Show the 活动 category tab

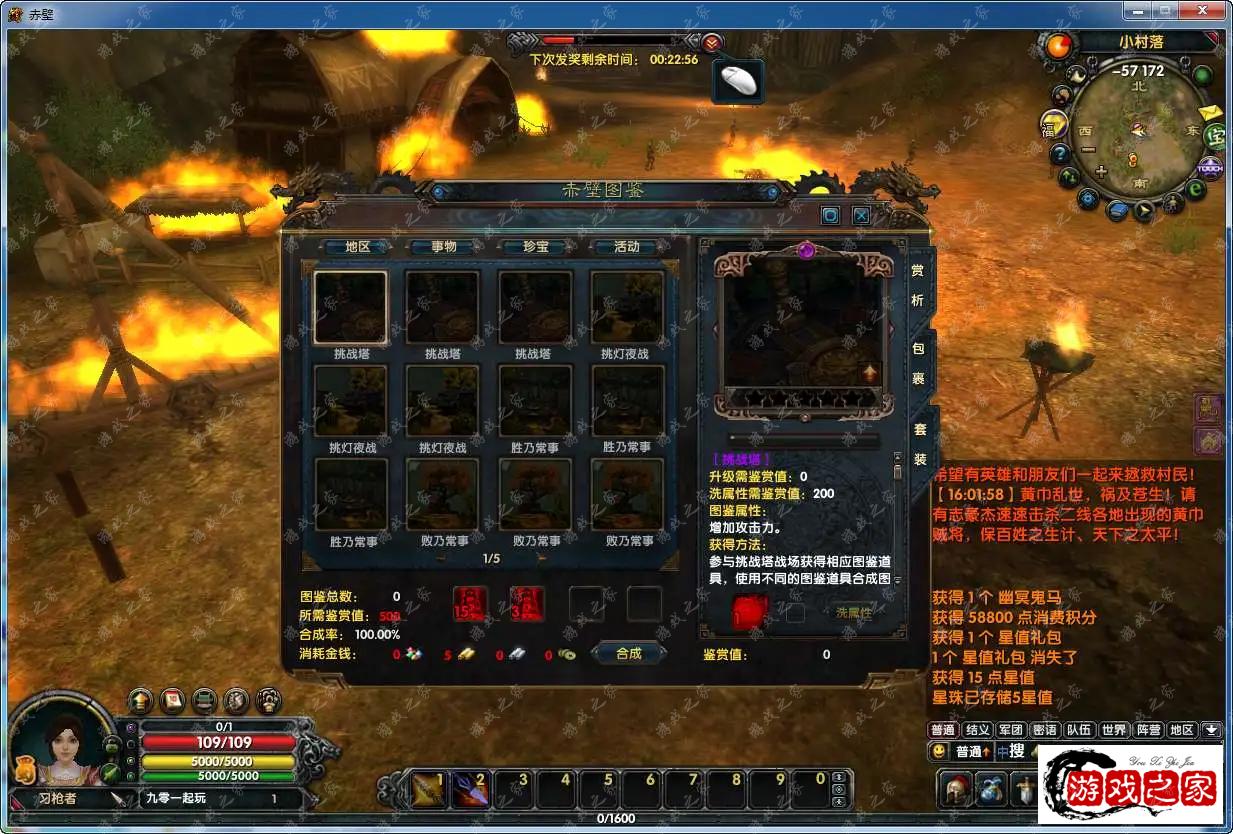[626, 247]
